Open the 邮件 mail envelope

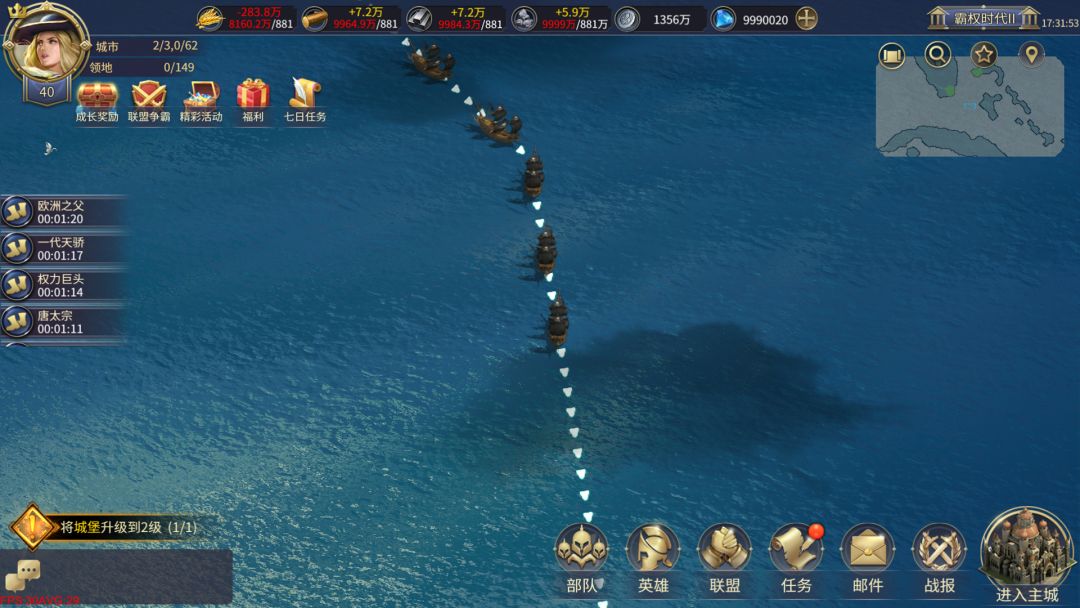[x=867, y=550]
